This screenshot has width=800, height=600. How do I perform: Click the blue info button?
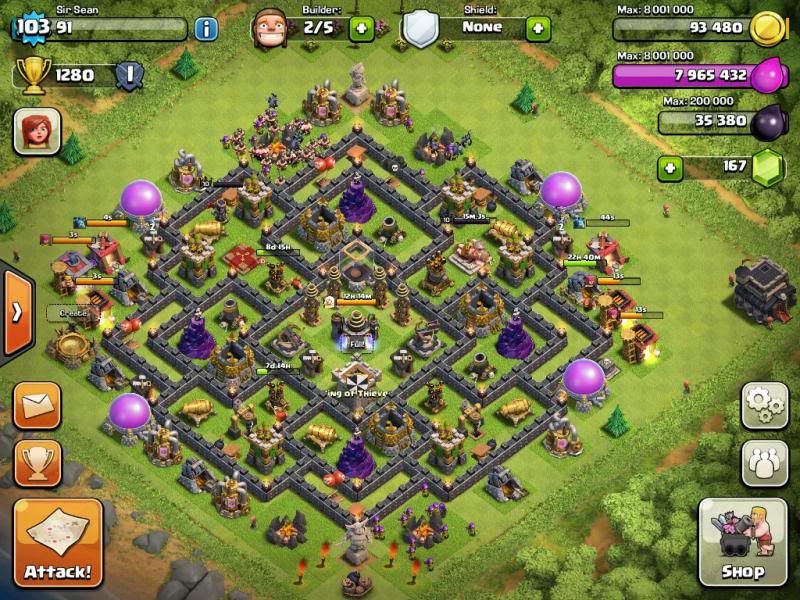click(205, 28)
